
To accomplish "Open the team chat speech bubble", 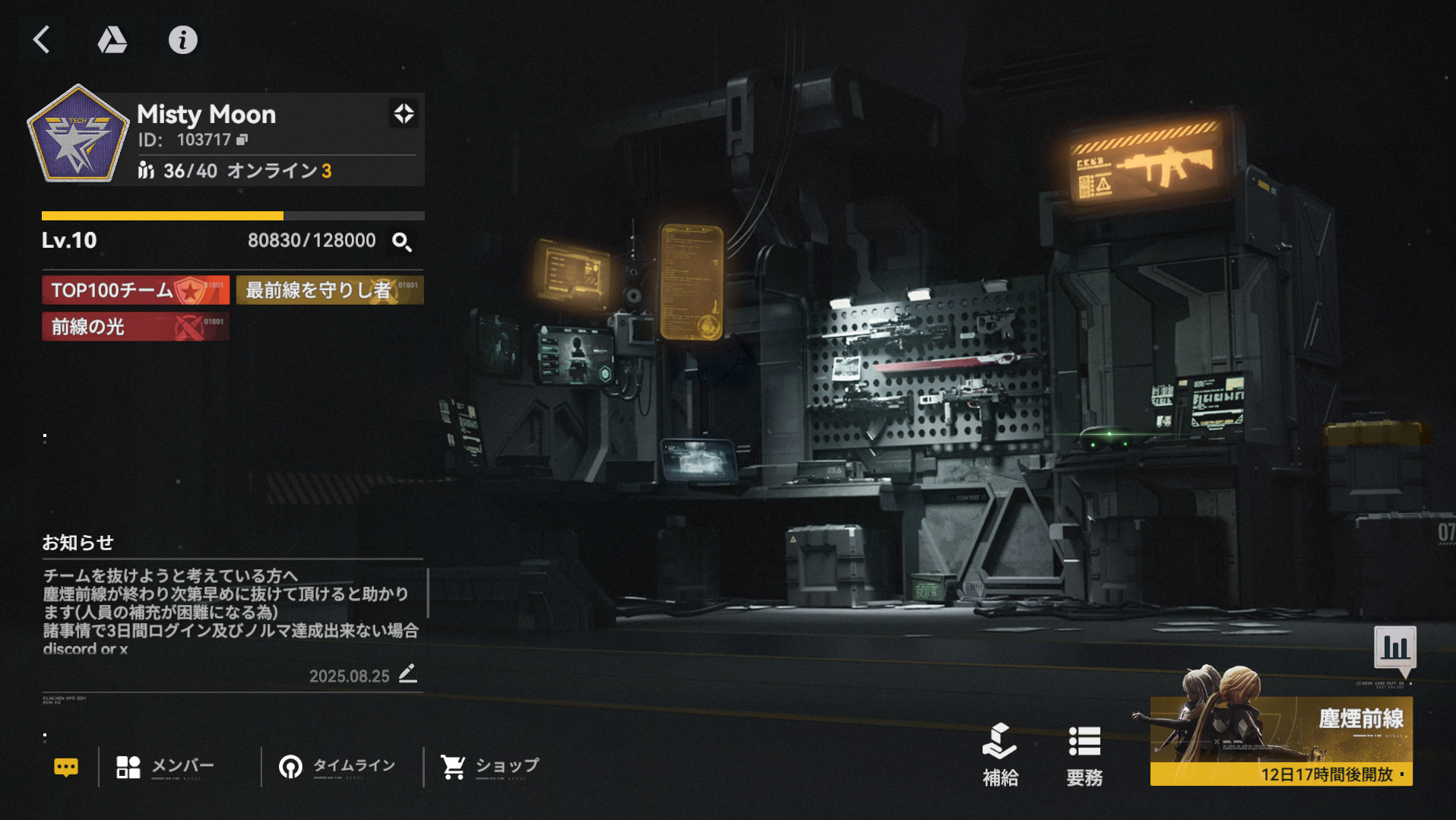I will coord(66,768).
